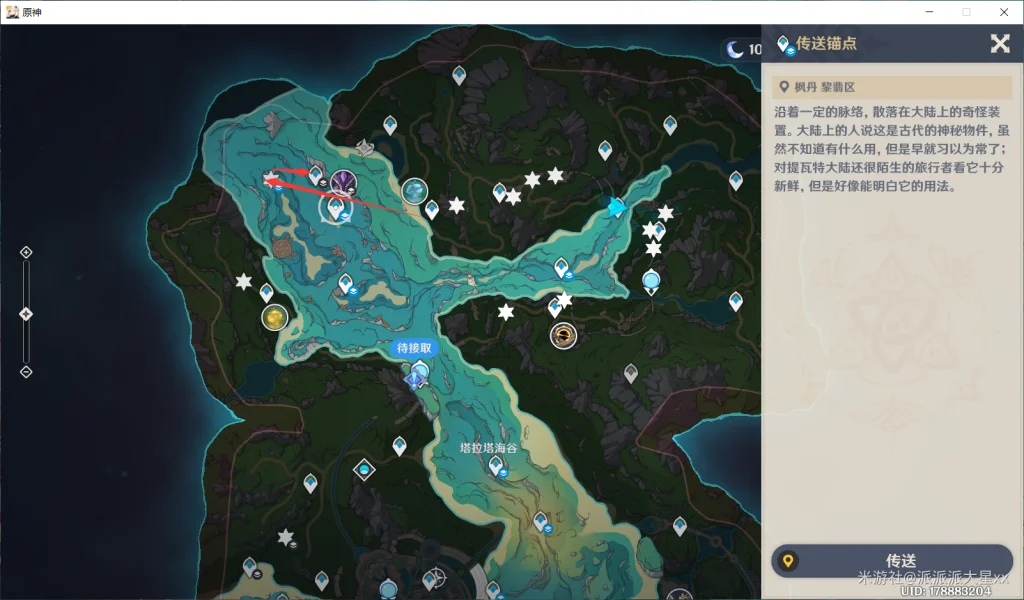Zoom out with the map minus button

26,372
